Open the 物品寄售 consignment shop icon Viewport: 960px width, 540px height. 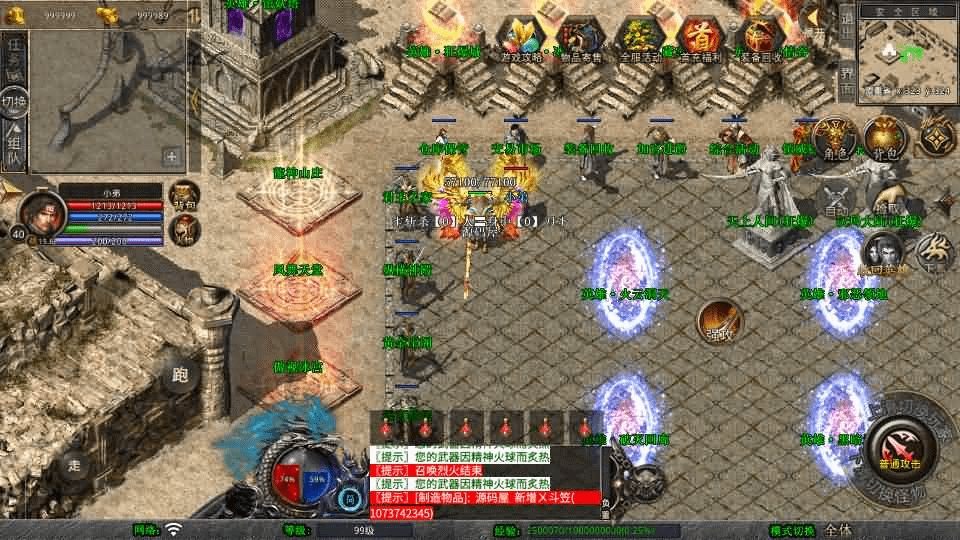pyautogui.click(x=580, y=40)
